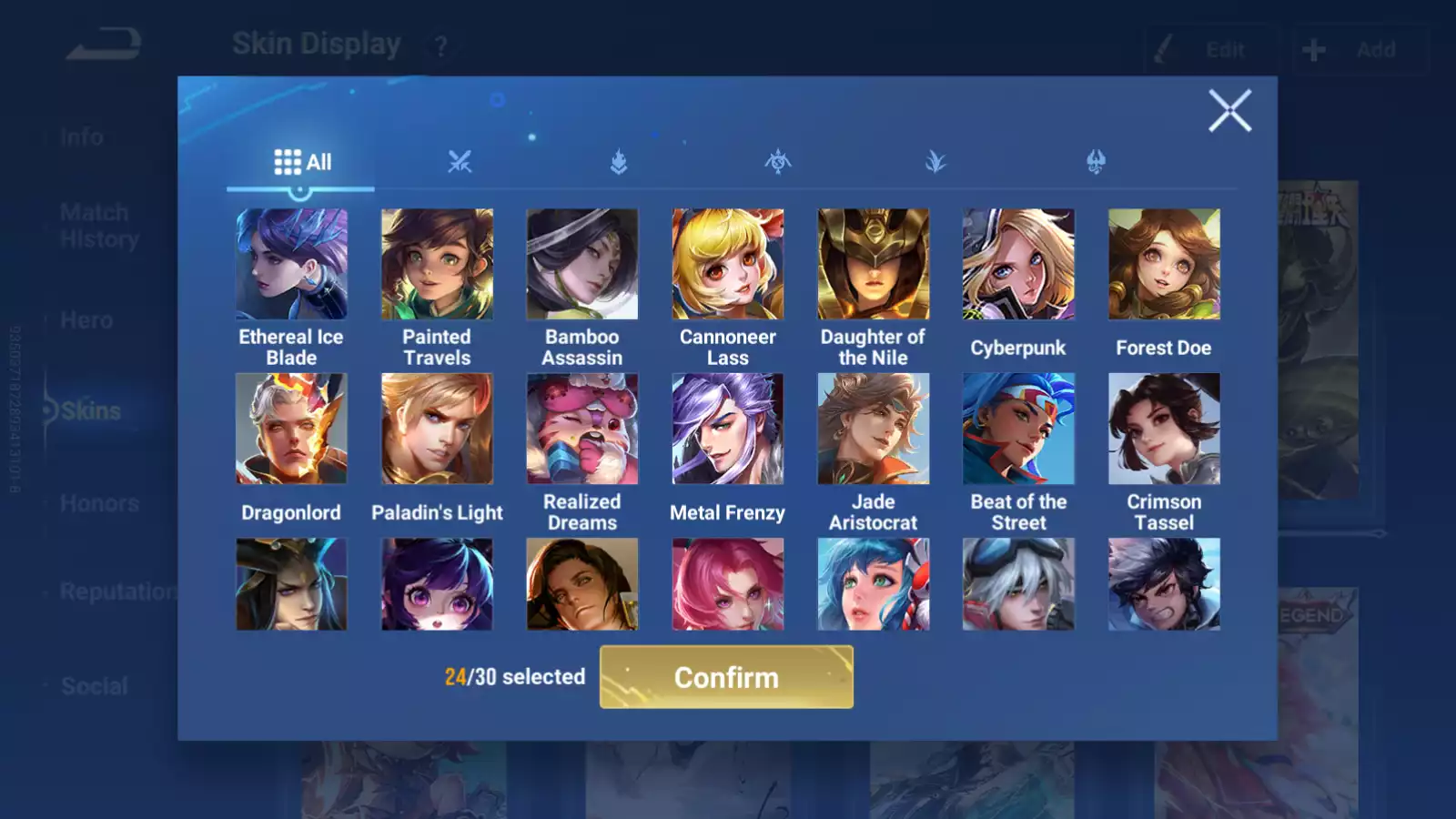The image size is (1456, 819).
Task: Select the Cannoneer Lass skin
Action: point(728,264)
